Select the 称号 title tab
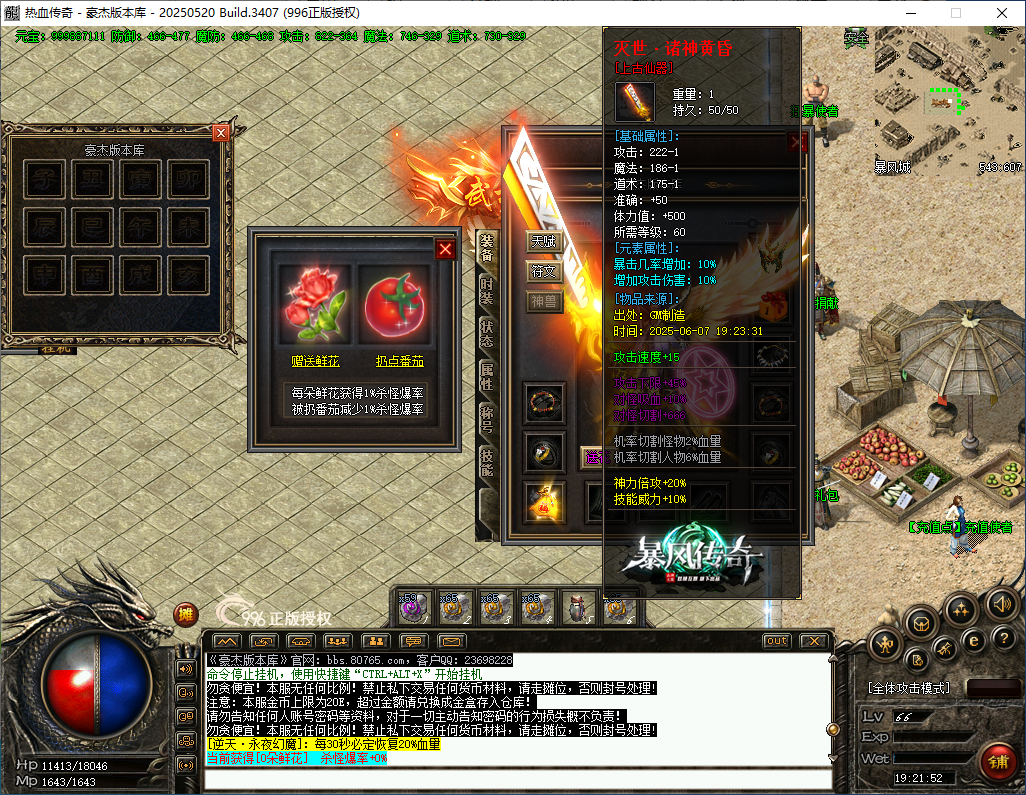This screenshot has height=795, width=1026. [x=487, y=420]
